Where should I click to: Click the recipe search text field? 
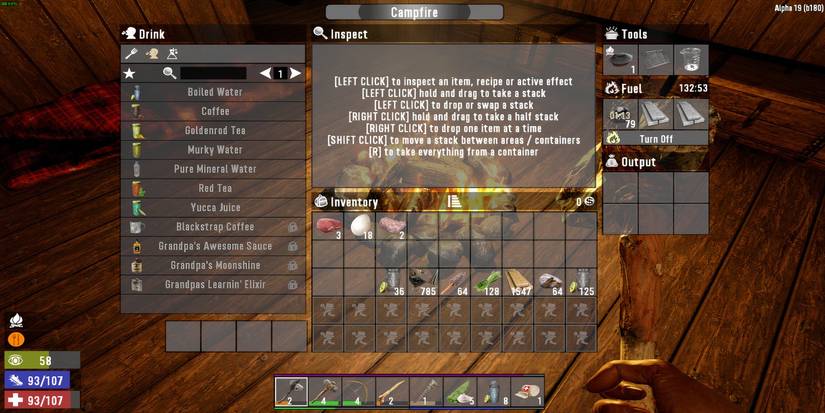(212, 74)
